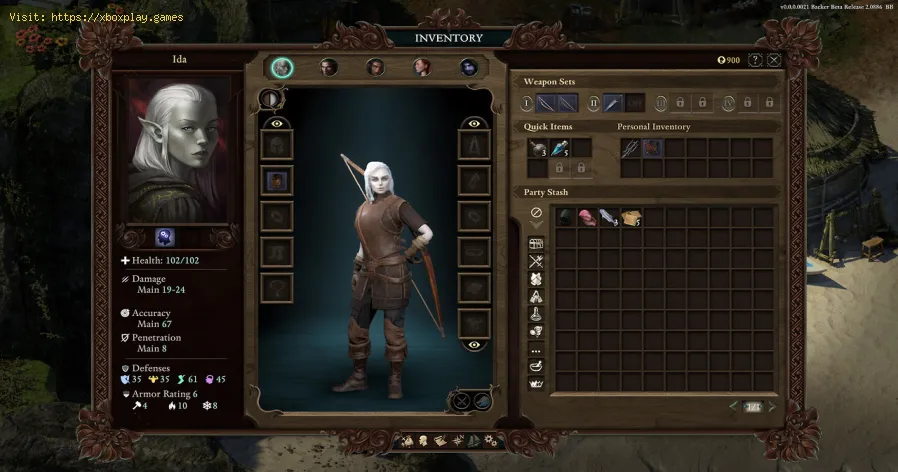Select the bomb in Quick Items

tap(537, 148)
